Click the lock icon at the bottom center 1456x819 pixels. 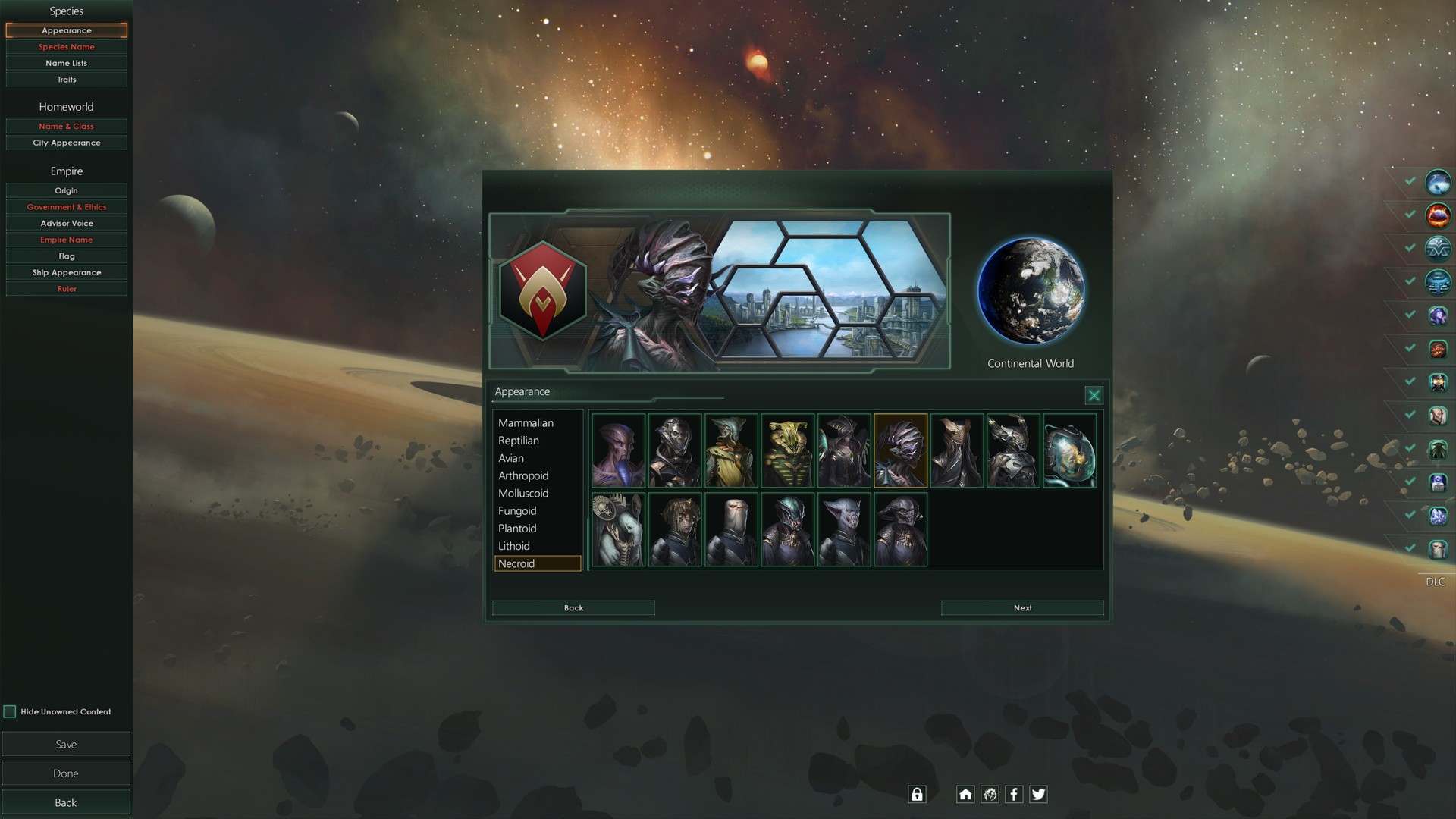click(x=916, y=794)
